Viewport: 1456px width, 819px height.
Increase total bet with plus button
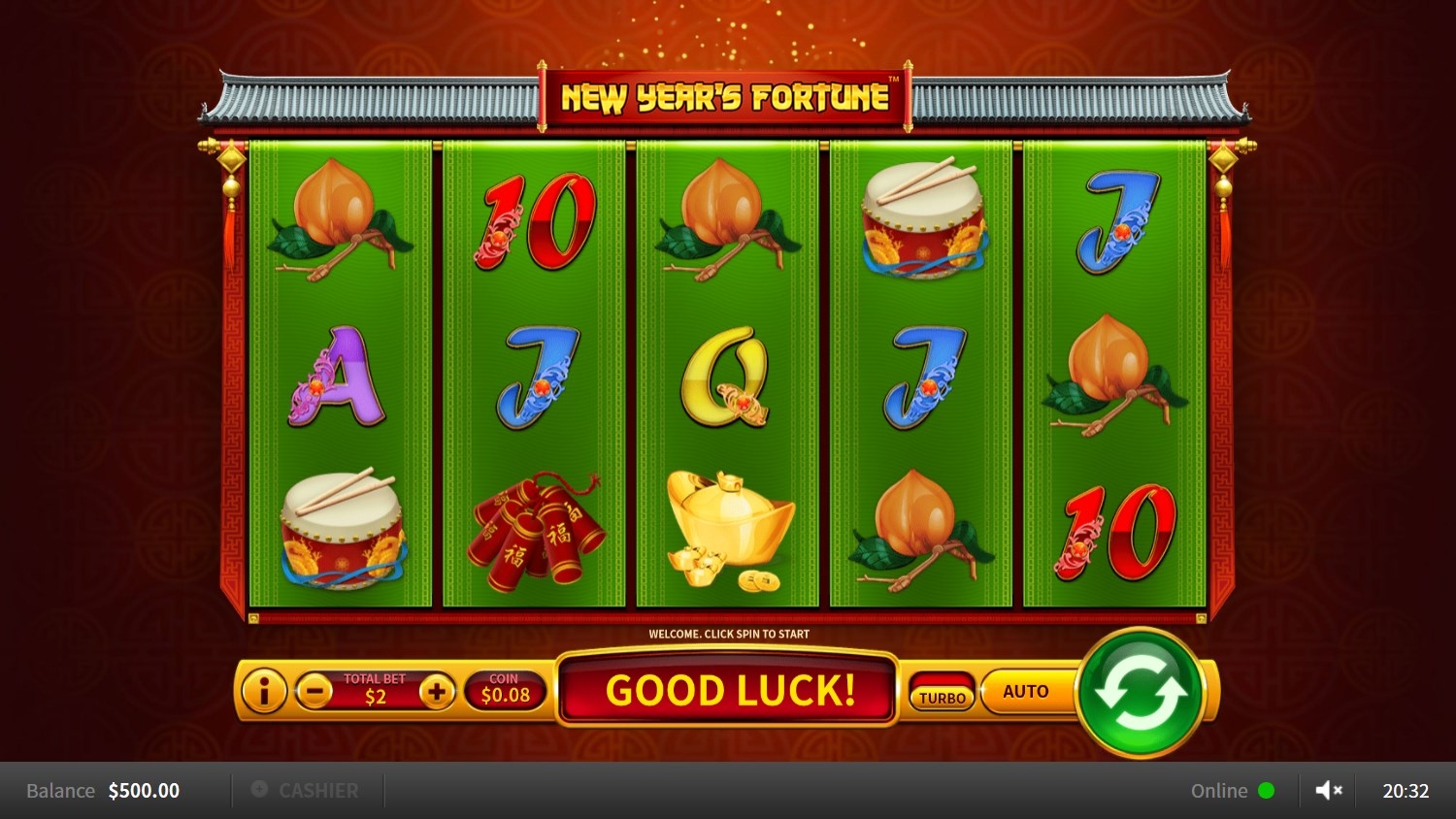coord(437,692)
